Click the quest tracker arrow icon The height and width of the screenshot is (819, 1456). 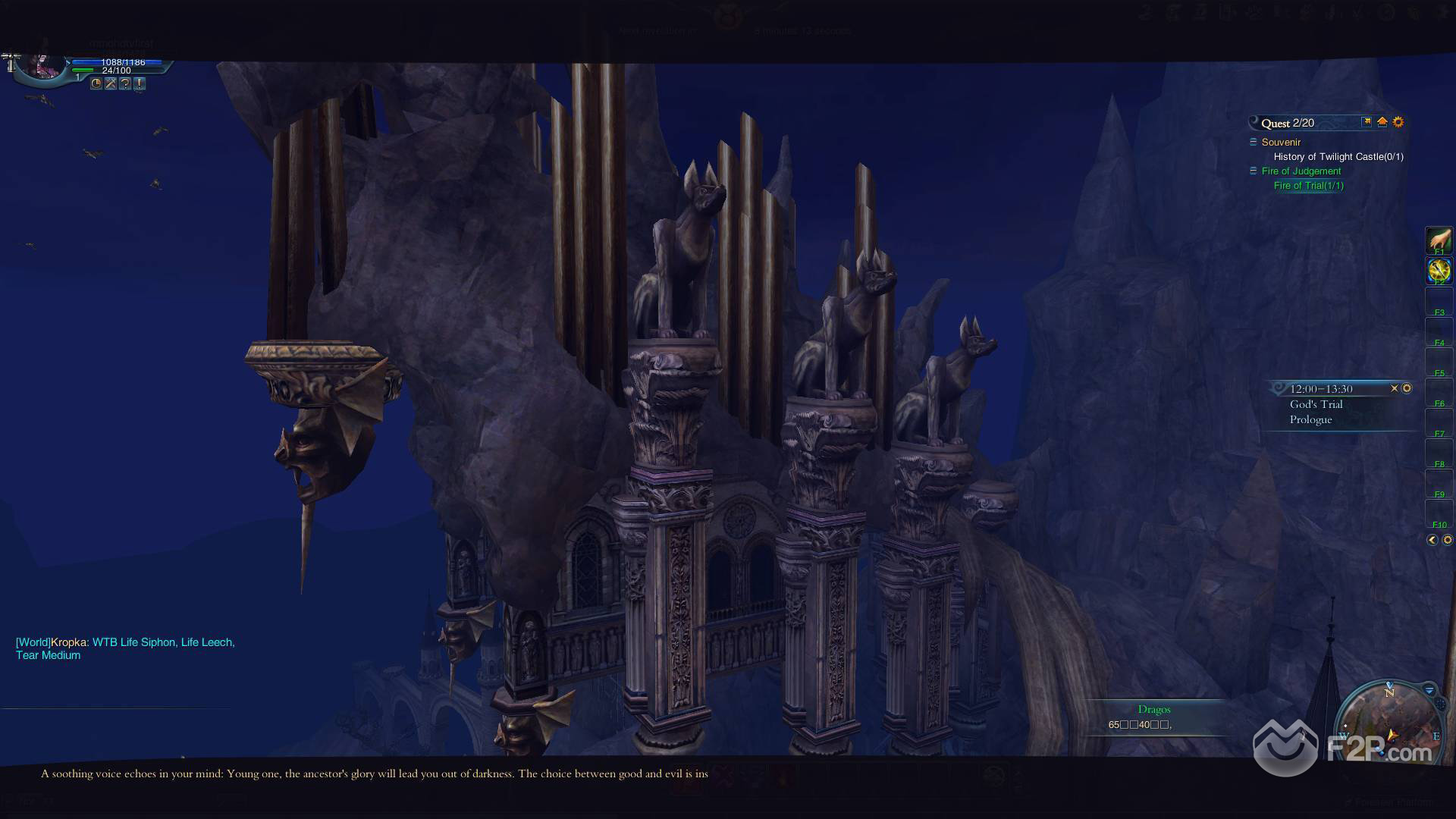click(x=1367, y=121)
